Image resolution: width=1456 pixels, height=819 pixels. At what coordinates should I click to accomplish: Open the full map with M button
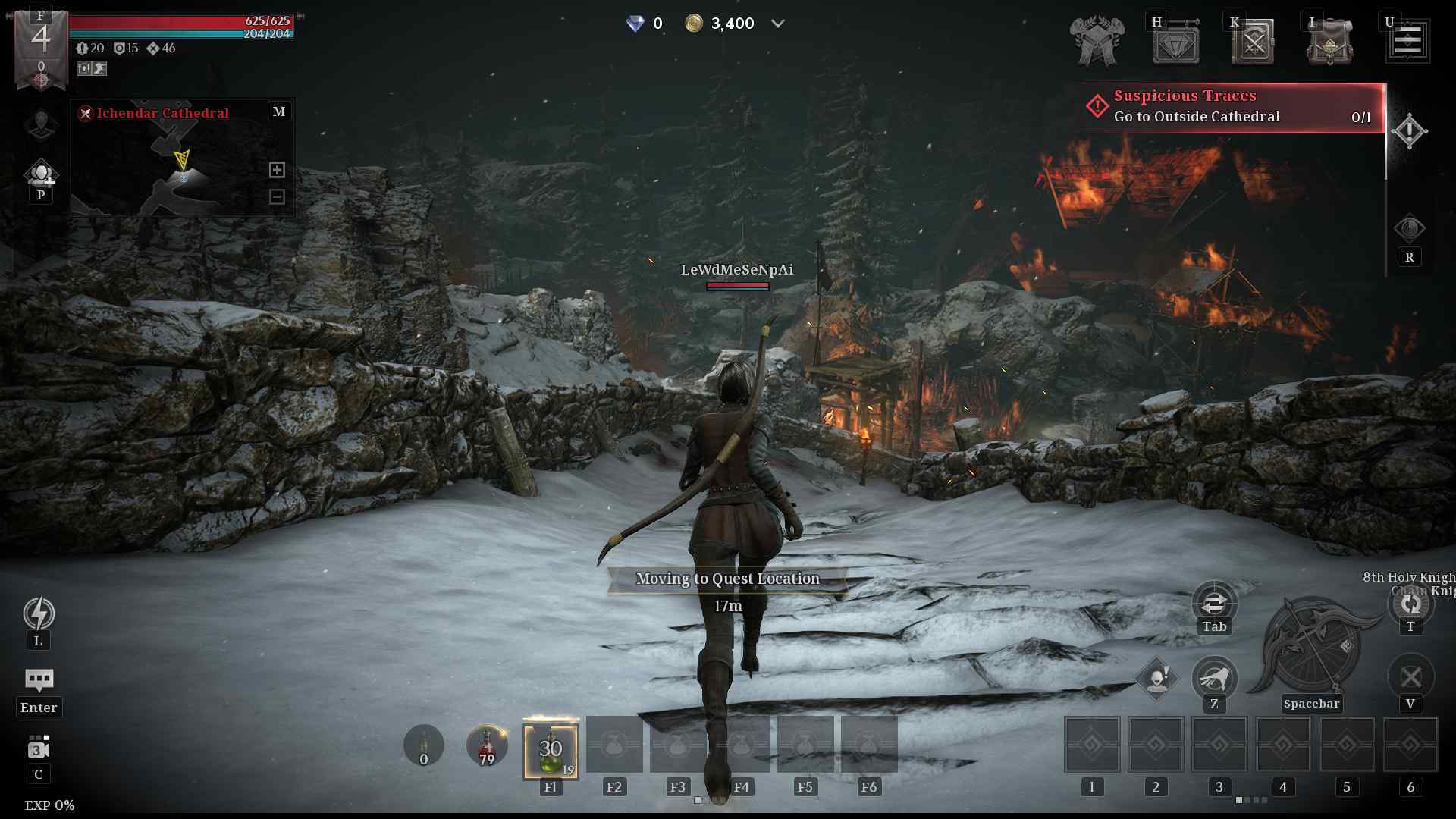point(279,111)
